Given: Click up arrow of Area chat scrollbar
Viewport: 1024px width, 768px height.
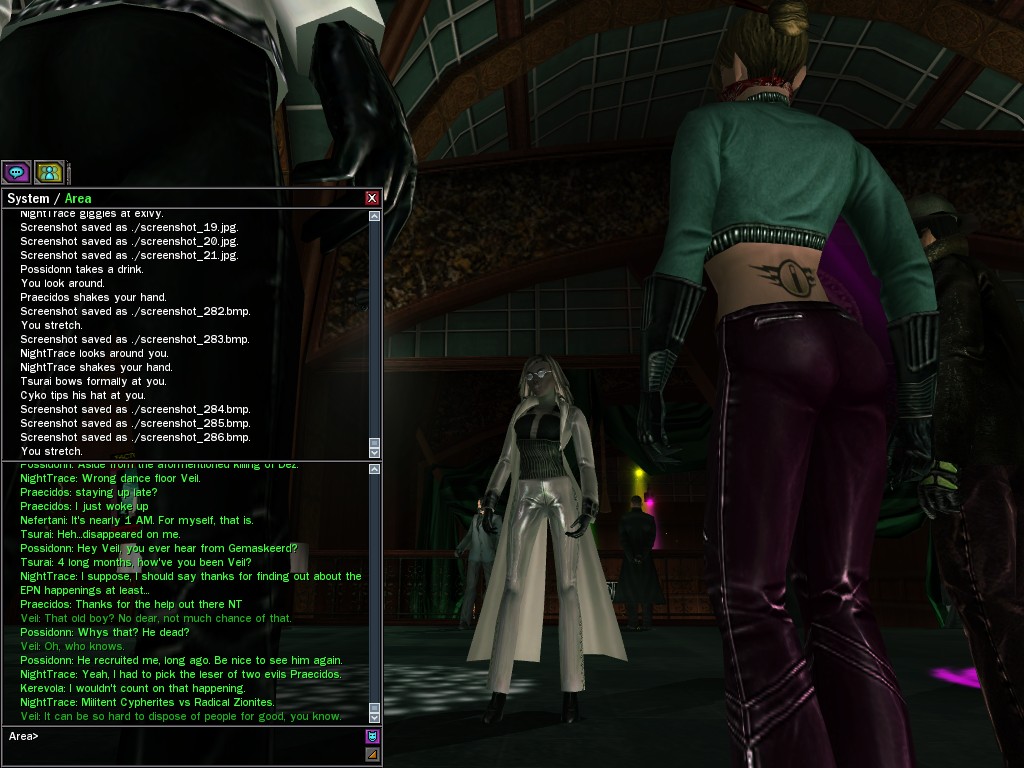Looking at the screenshot, I should tap(375, 469).
